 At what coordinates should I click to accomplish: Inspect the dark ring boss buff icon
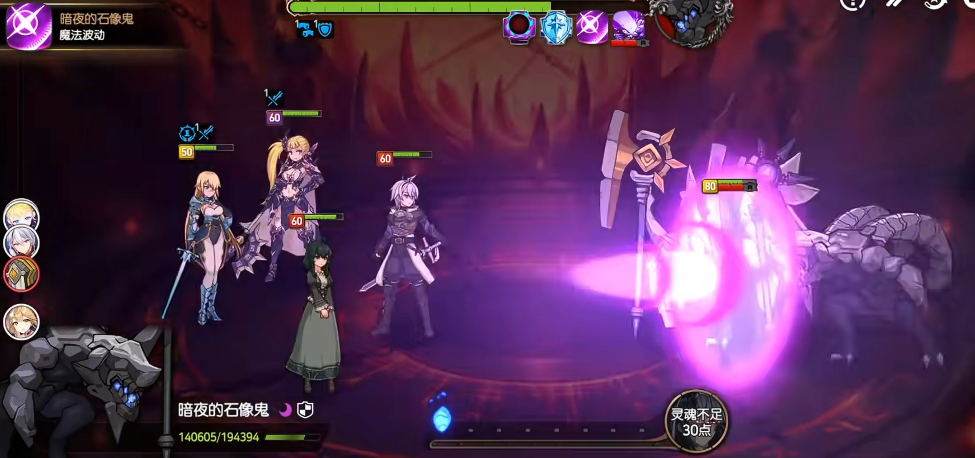(519, 26)
